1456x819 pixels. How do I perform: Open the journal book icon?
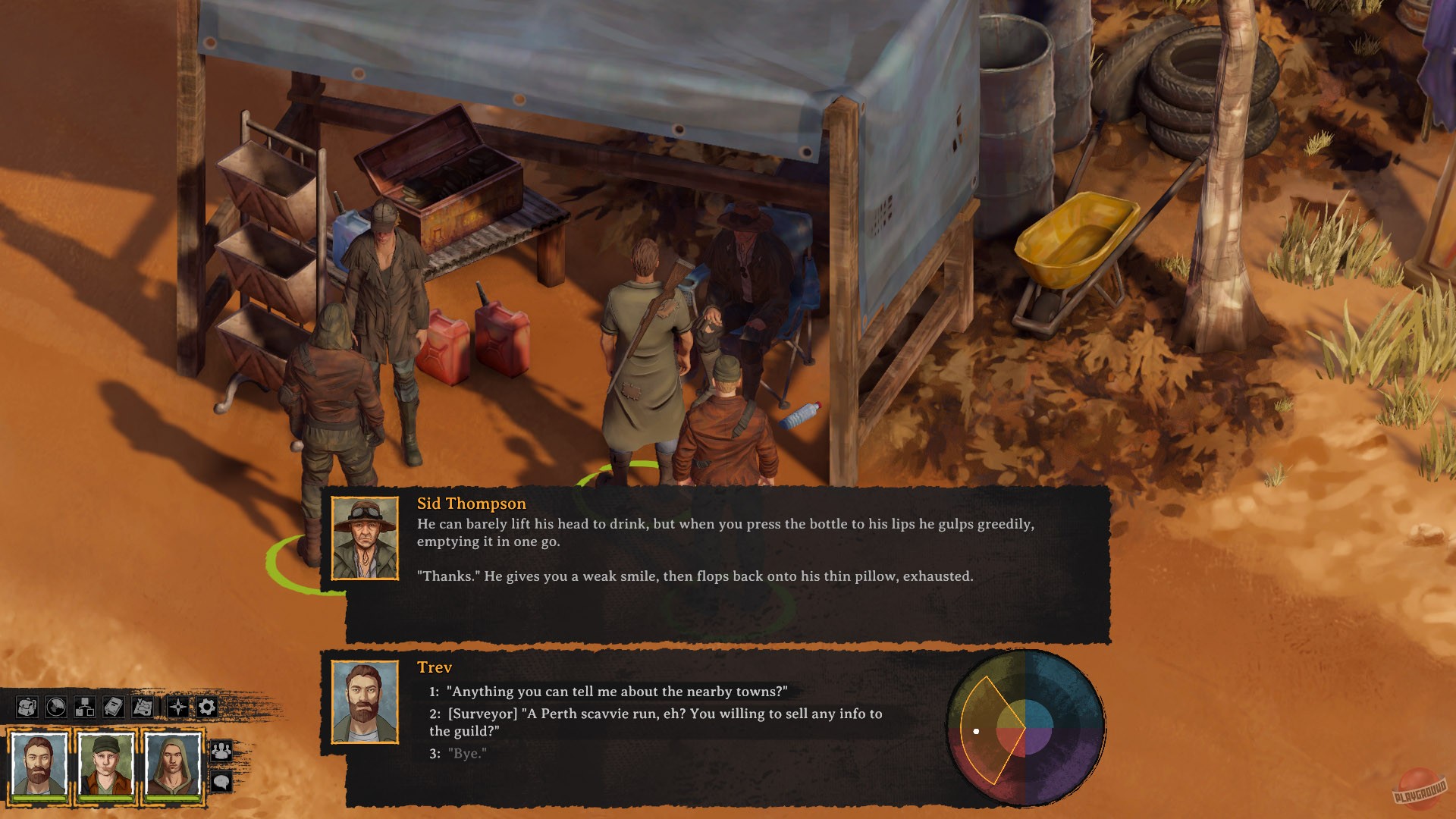tap(113, 707)
